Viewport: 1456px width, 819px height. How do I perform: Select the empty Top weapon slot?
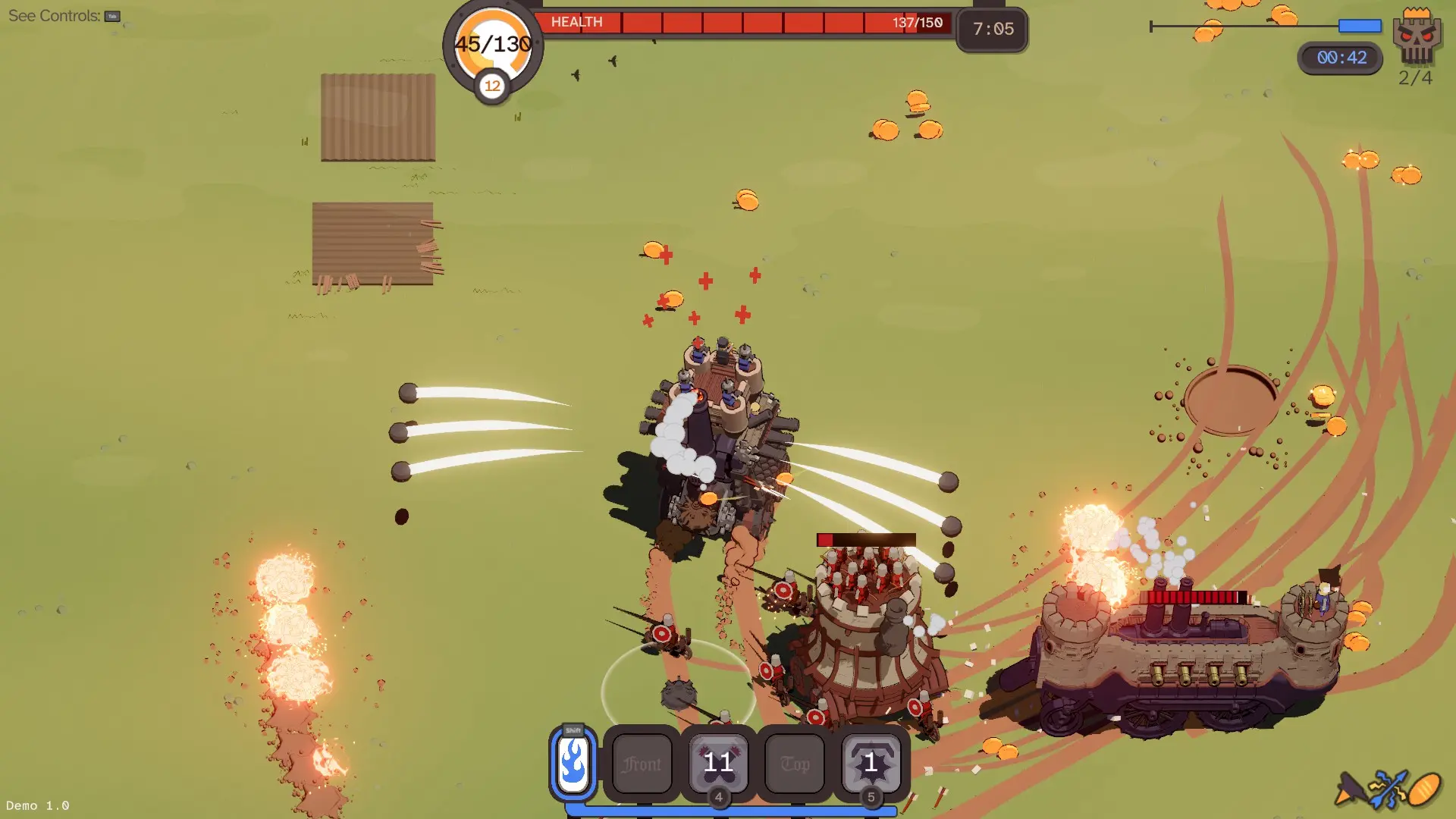795,764
